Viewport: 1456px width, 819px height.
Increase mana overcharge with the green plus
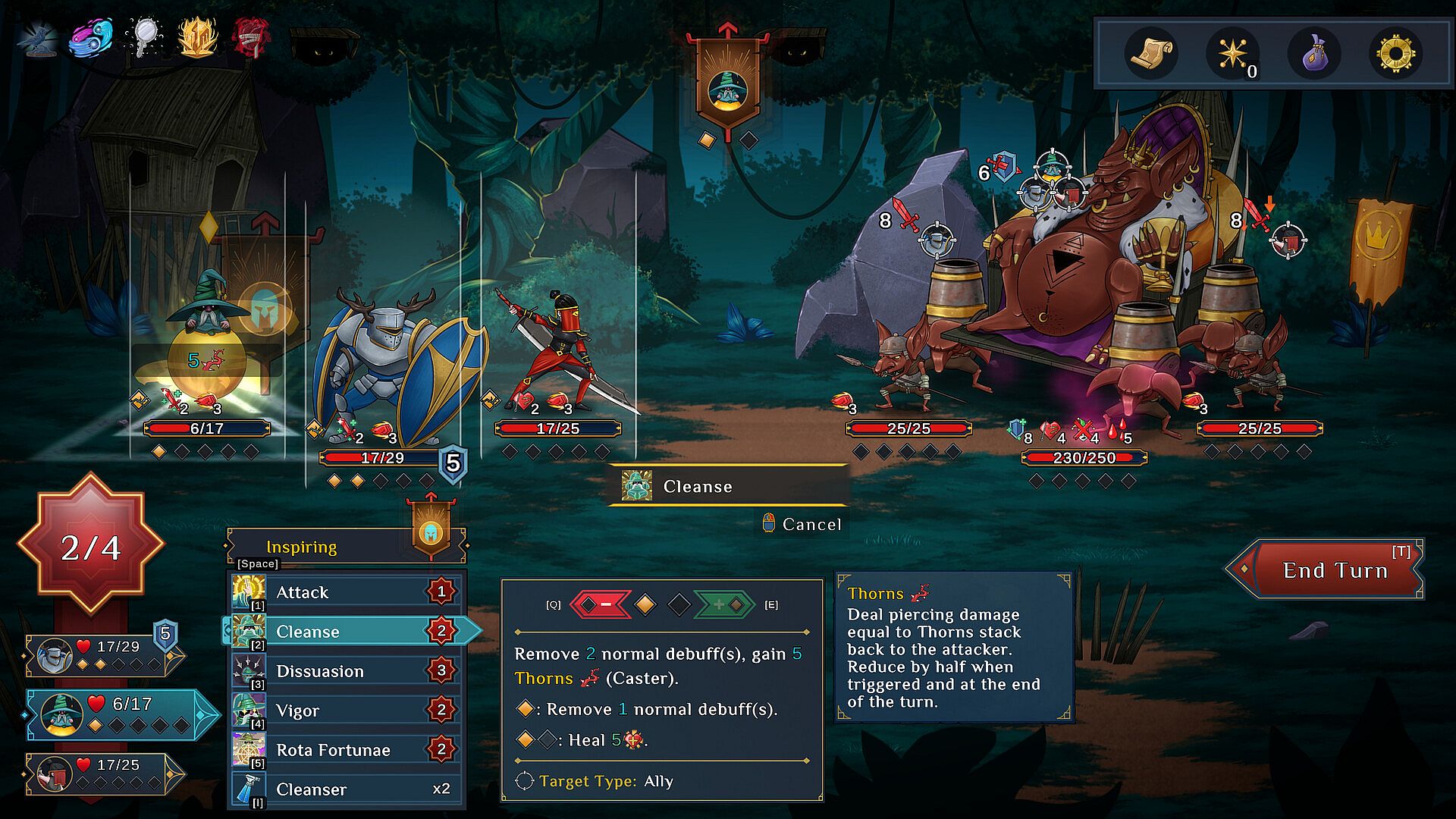(x=724, y=604)
